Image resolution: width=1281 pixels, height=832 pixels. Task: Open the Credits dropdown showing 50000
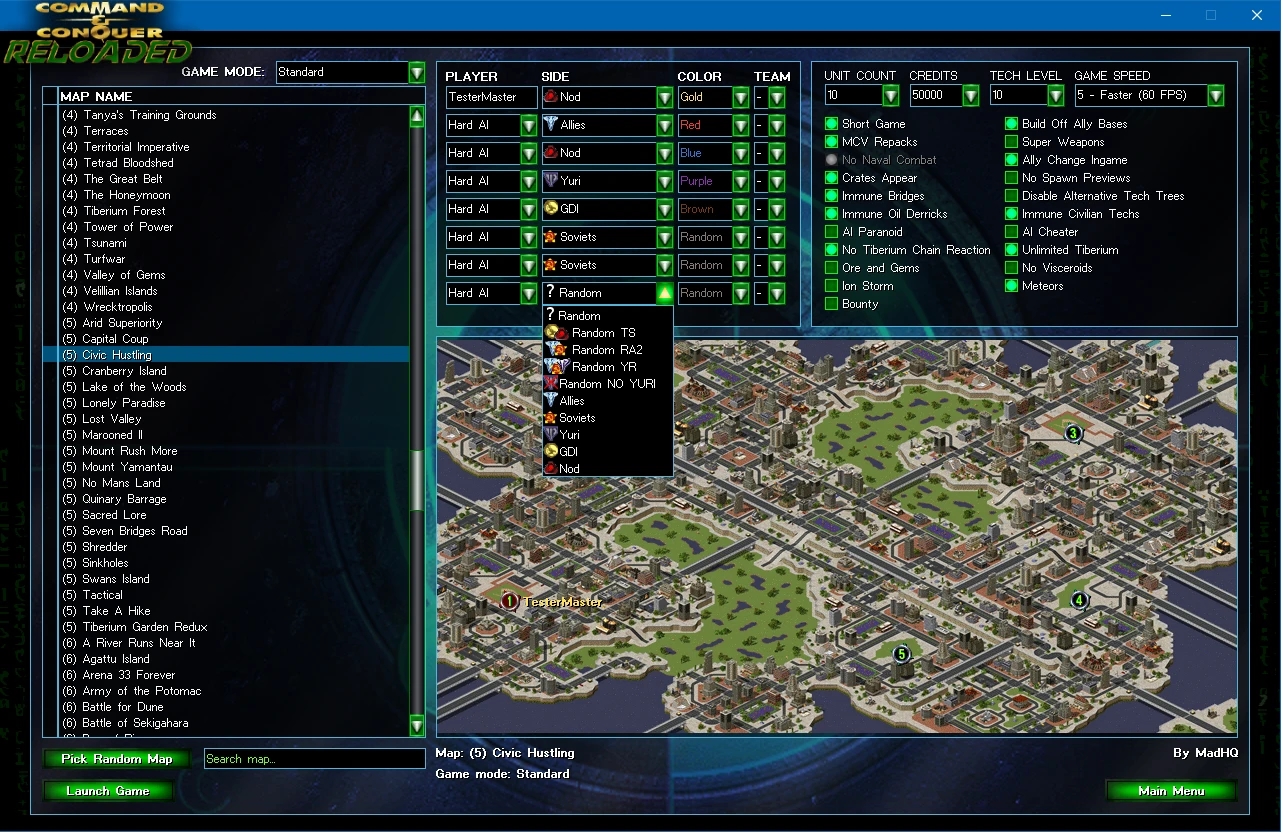coord(970,96)
